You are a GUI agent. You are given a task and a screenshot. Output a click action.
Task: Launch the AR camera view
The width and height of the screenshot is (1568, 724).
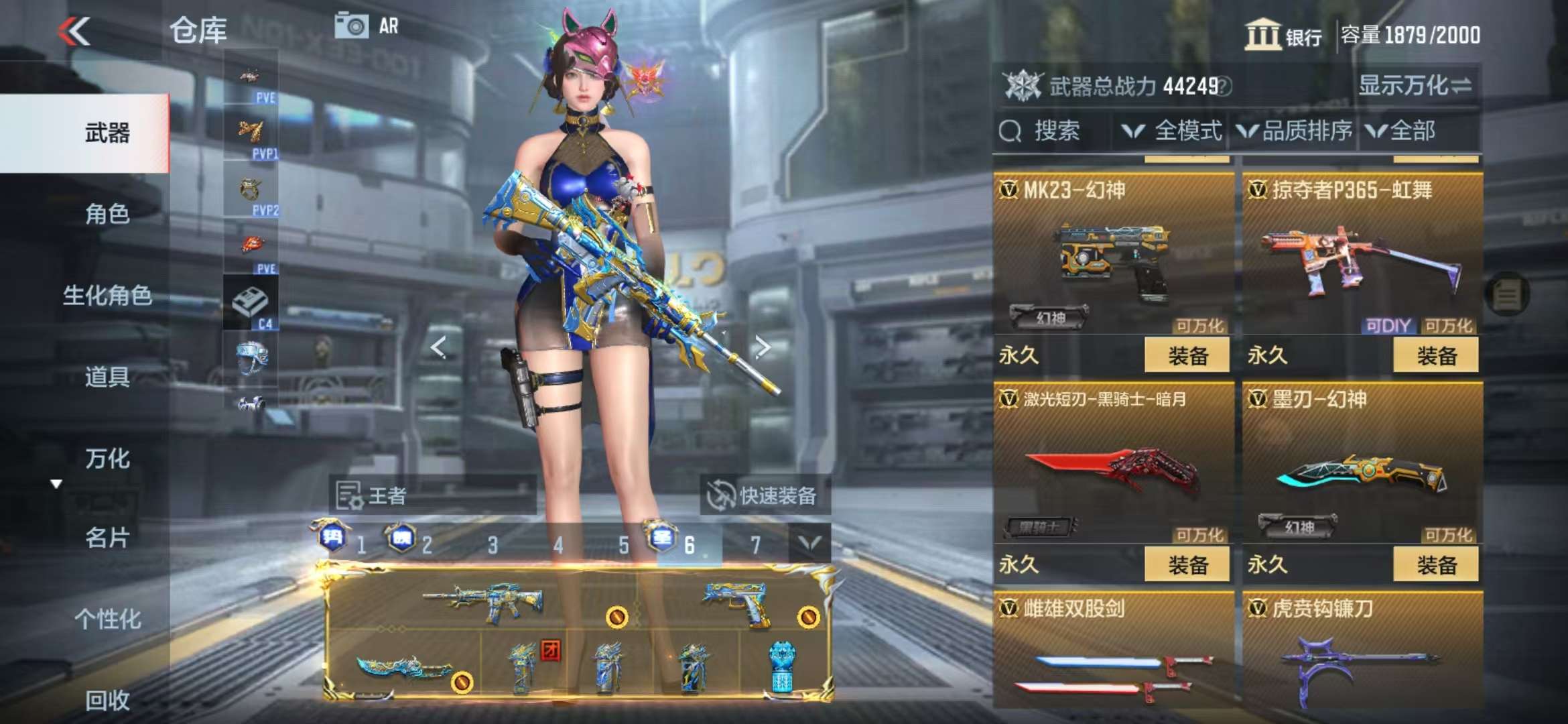[367, 27]
